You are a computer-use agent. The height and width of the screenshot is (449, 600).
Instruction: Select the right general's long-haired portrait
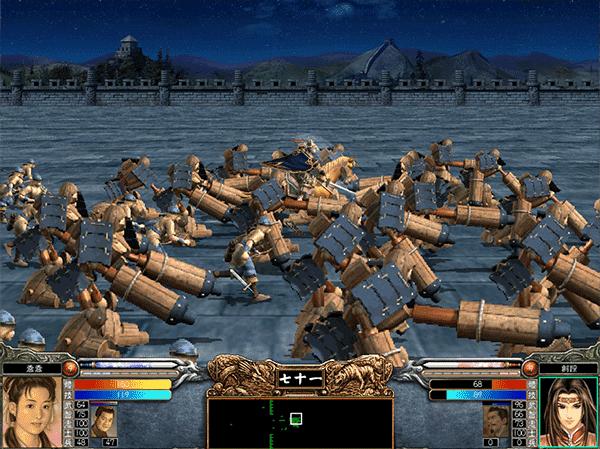pos(571,412)
